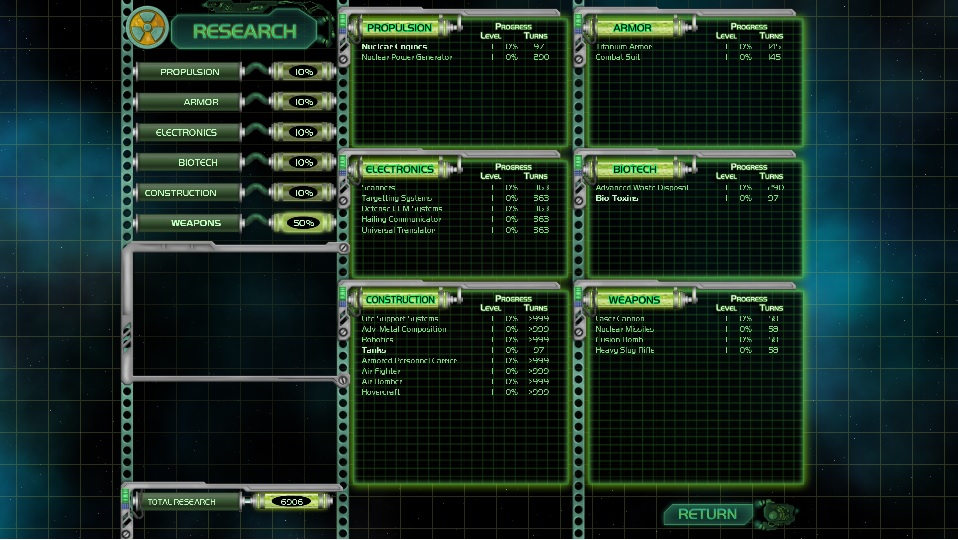
Task: Set the Construction research allocation
Action: (x=234, y=193)
